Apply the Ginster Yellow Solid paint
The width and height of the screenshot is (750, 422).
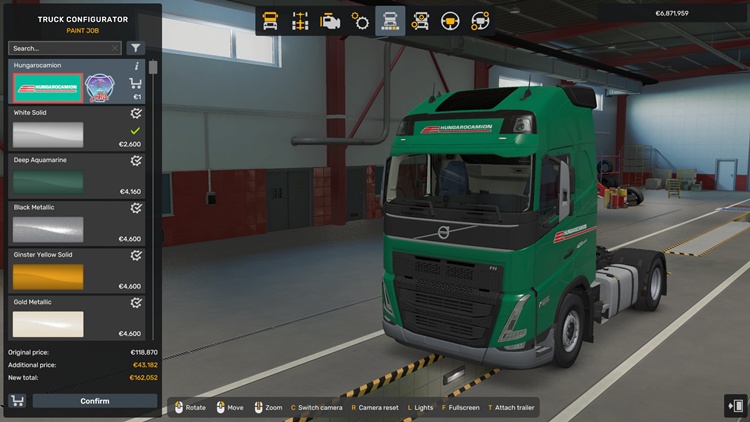pos(48,276)
